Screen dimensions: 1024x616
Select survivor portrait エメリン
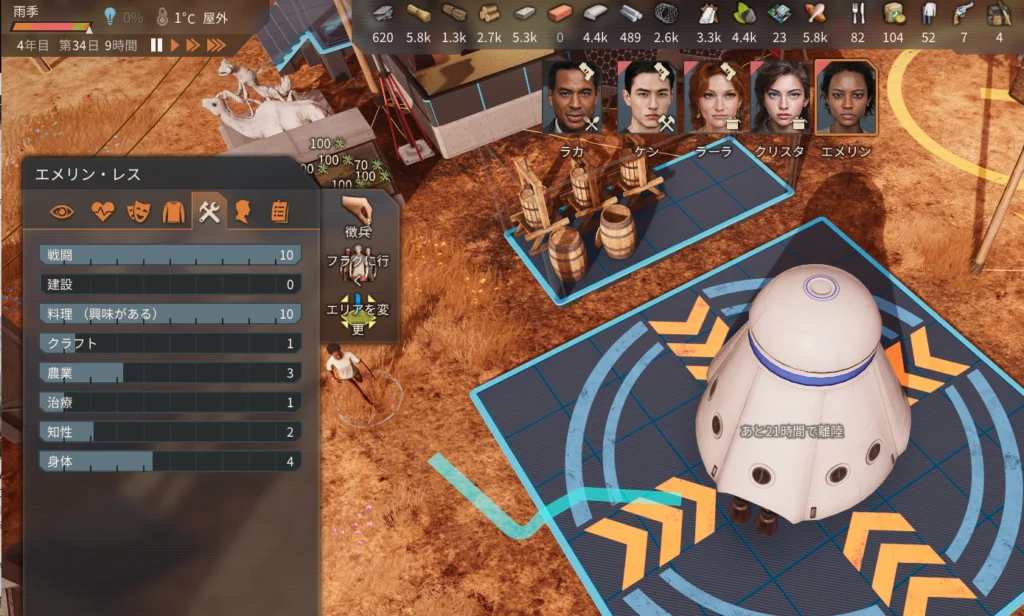point(846,97)
